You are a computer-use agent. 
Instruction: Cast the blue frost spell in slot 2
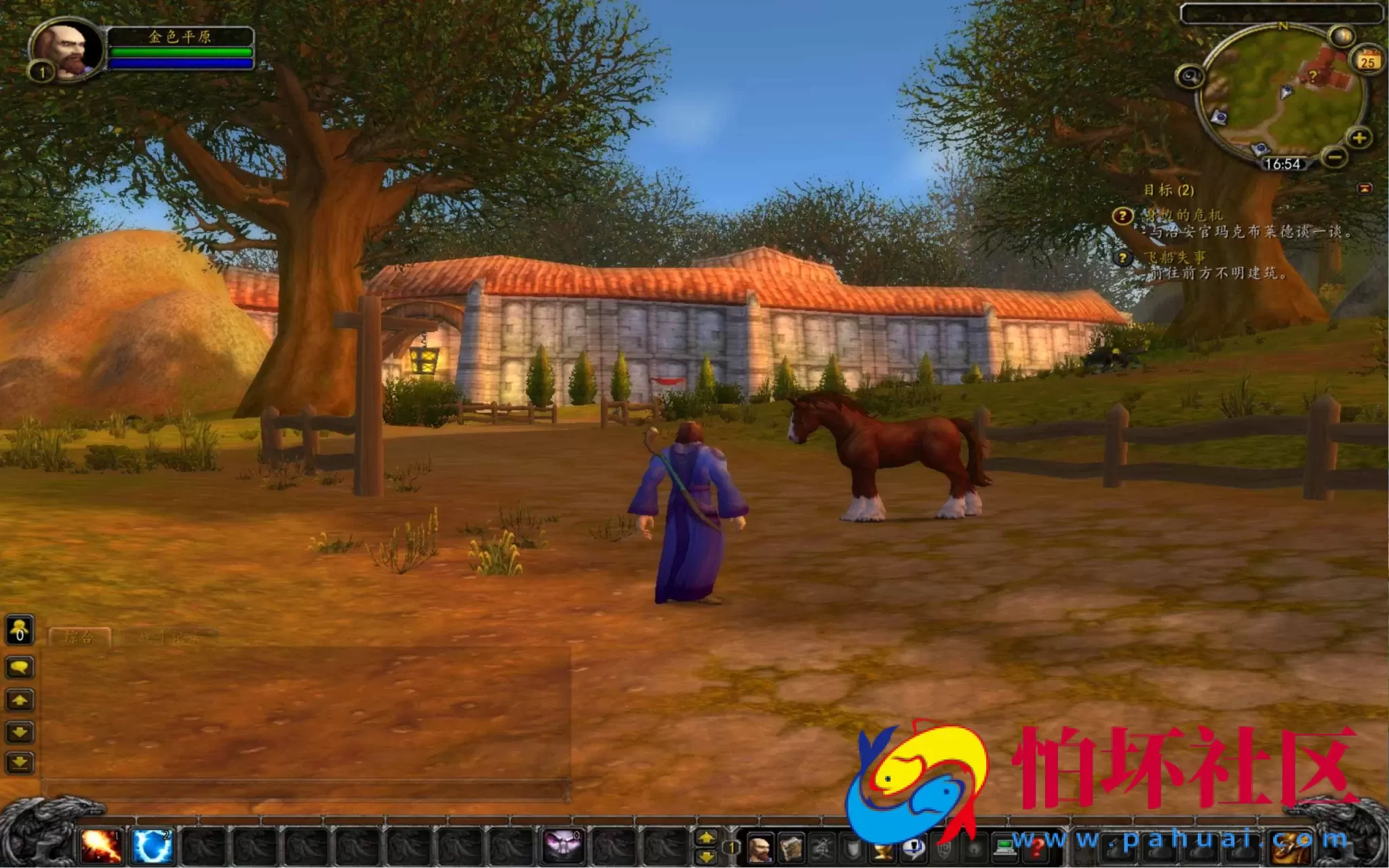(152, 845)
